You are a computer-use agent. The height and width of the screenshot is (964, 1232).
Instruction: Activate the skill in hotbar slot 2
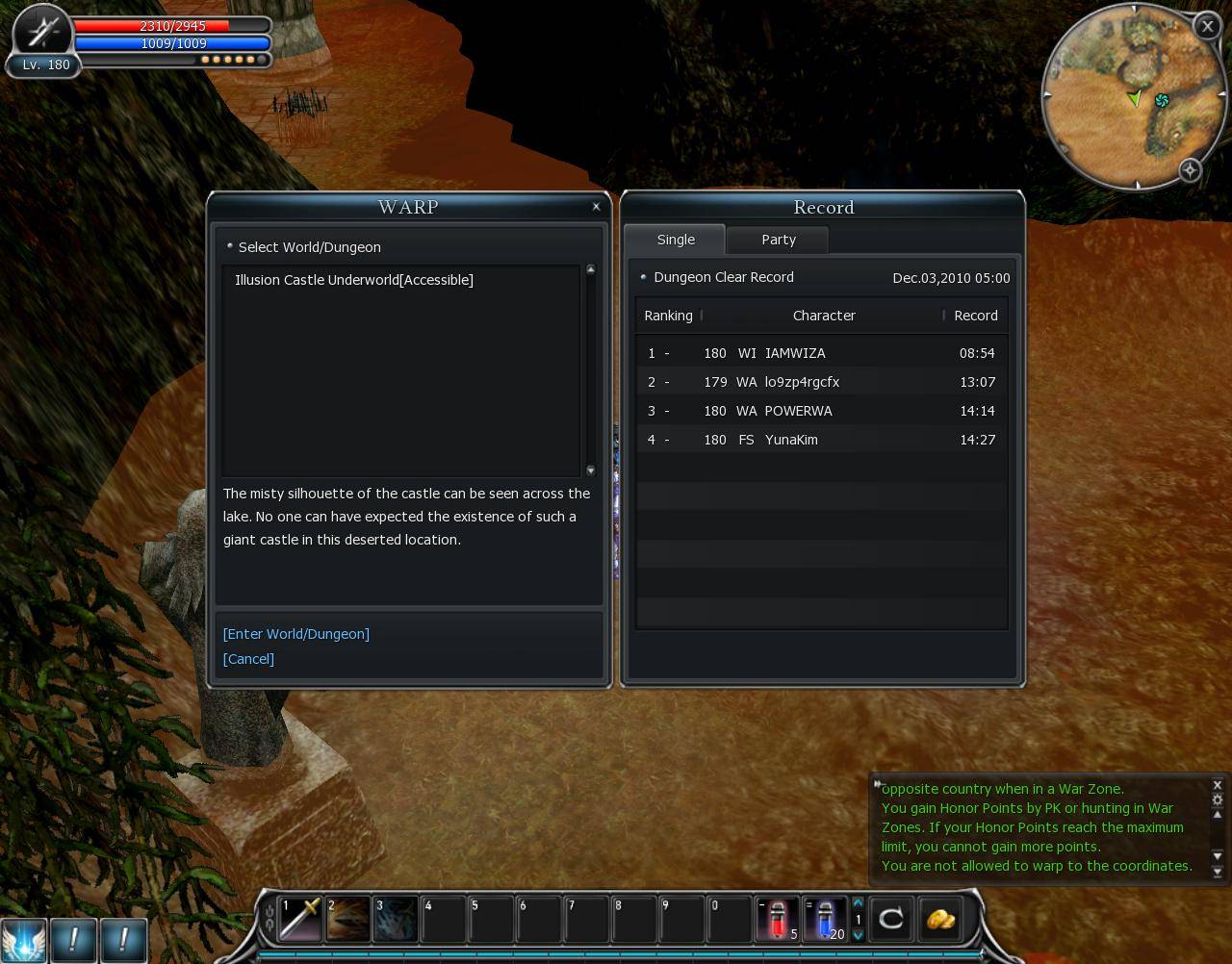click(347, 919)
